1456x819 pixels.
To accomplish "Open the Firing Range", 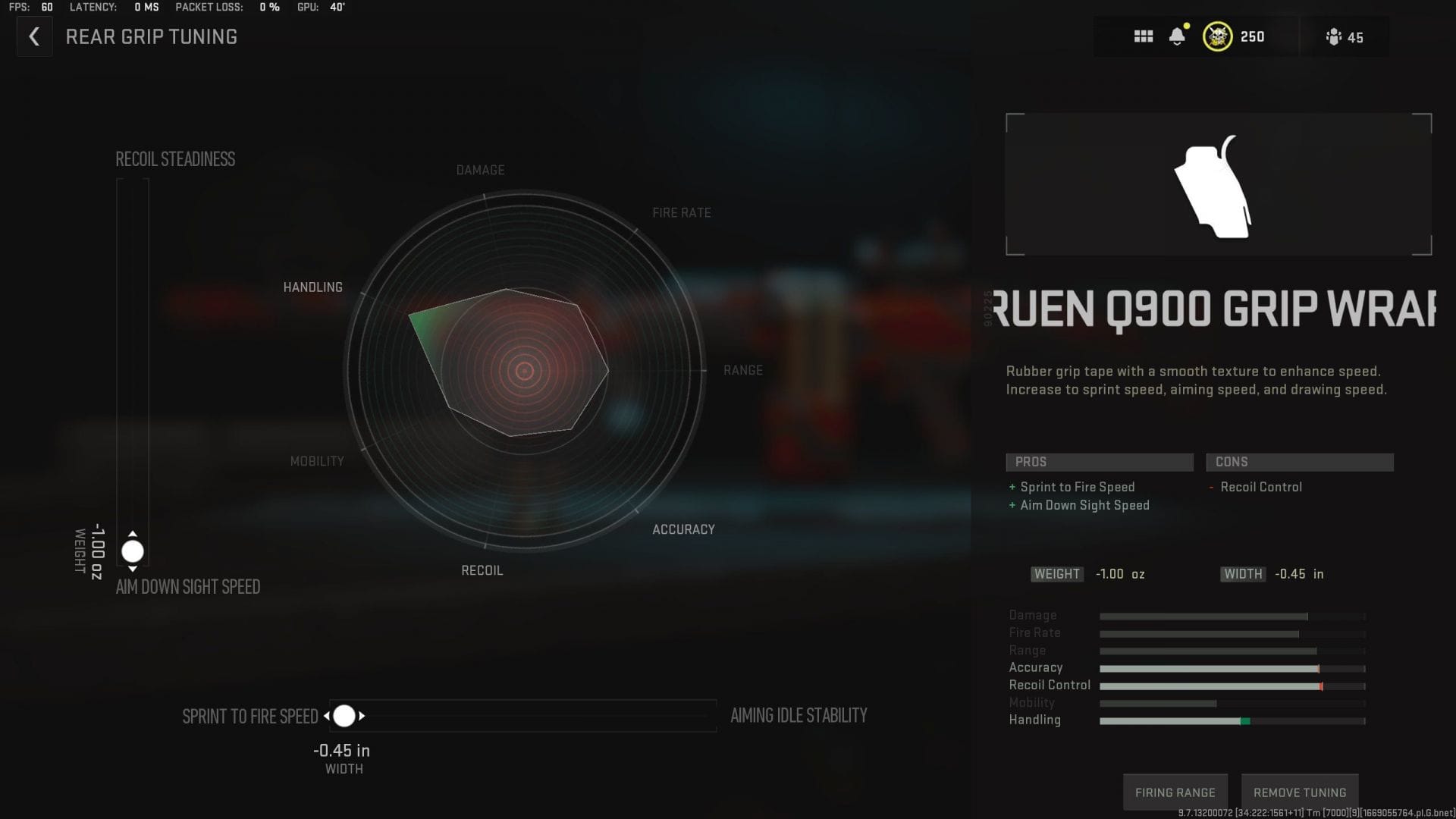I will tap(1175, 791).
